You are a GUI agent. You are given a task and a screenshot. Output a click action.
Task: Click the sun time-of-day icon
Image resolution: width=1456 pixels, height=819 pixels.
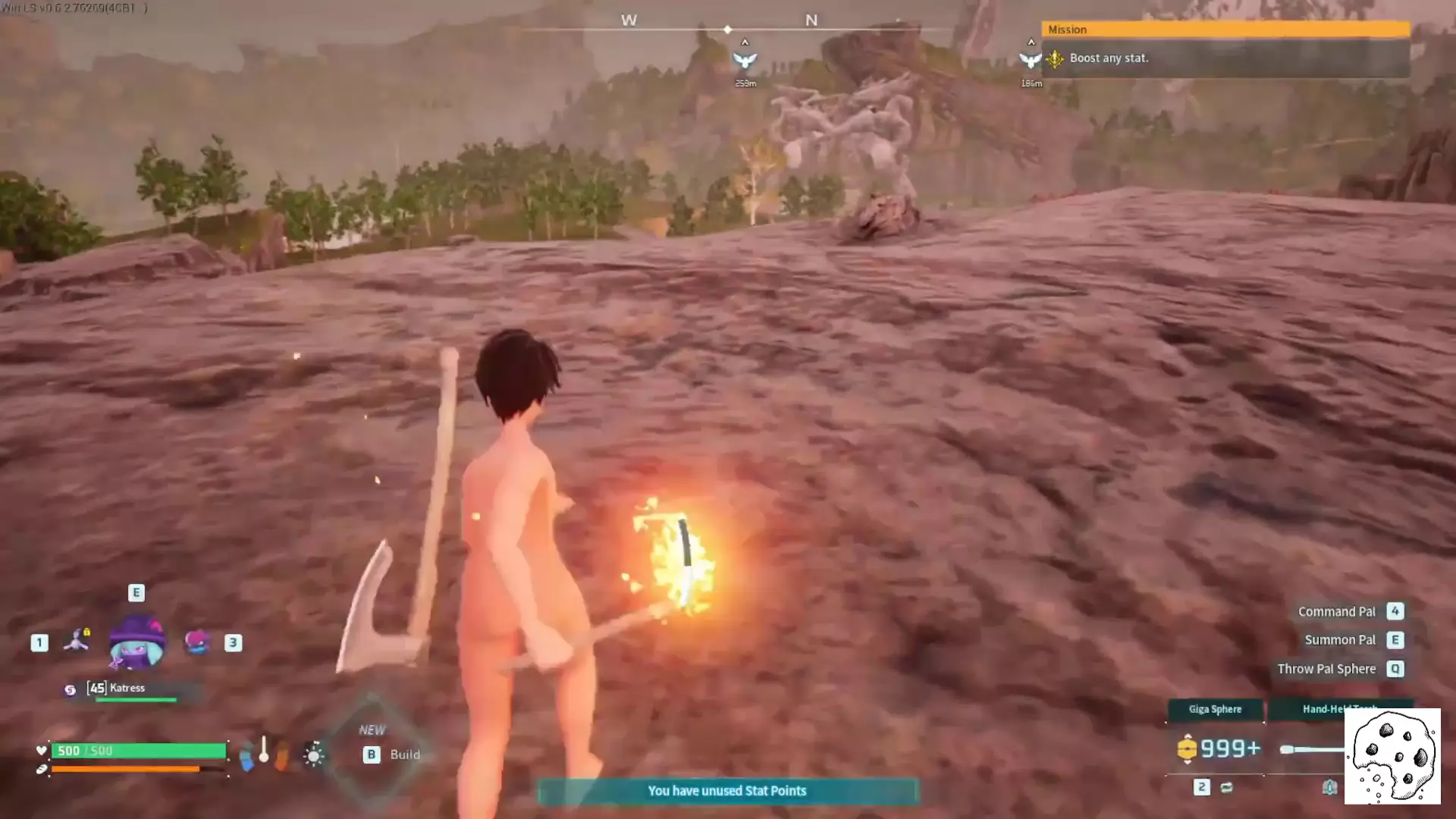pos(313,755)
